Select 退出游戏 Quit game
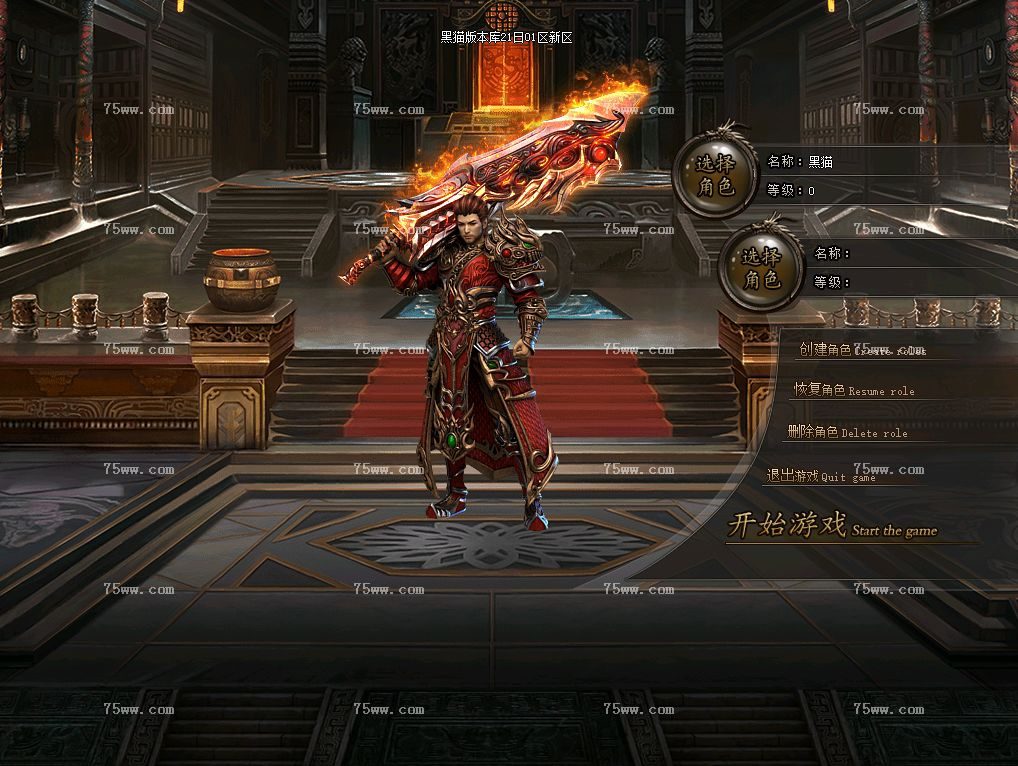This screenshot has width=1018, height=766. 820,476
